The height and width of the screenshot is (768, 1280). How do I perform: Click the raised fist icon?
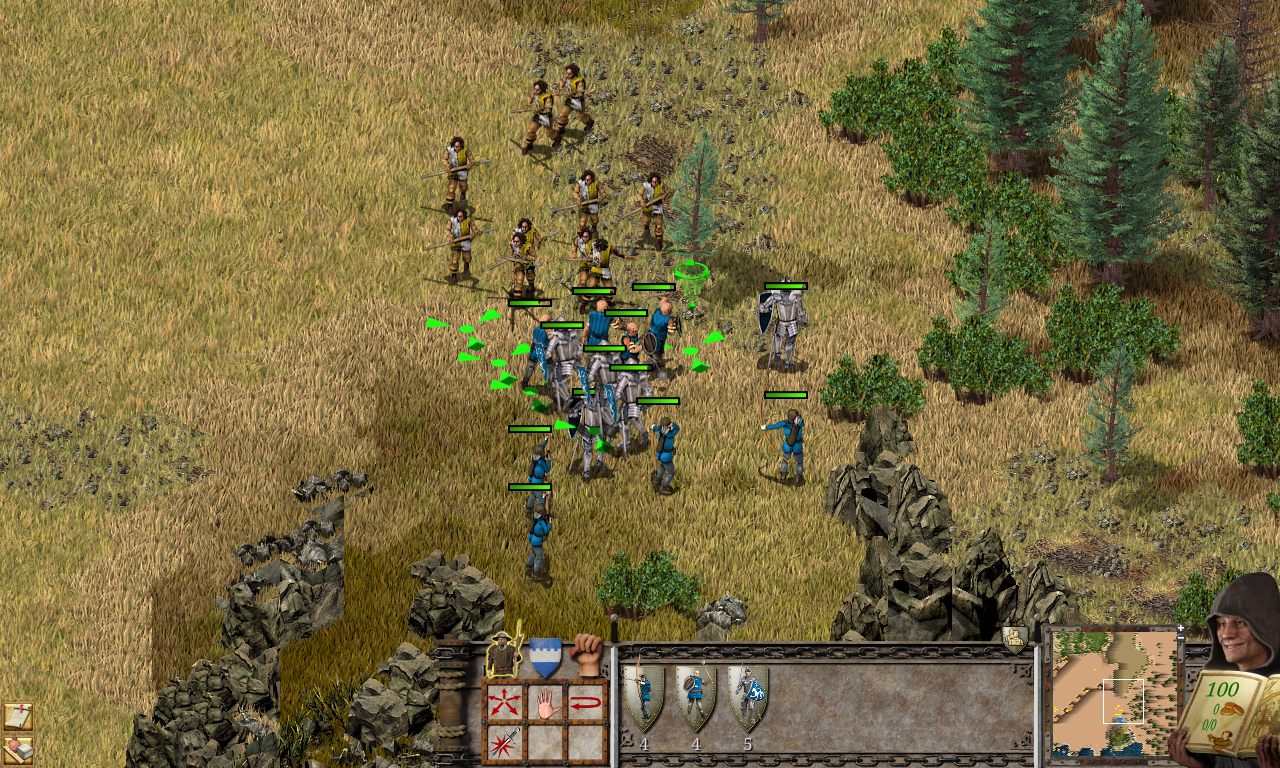pos(587,653)
